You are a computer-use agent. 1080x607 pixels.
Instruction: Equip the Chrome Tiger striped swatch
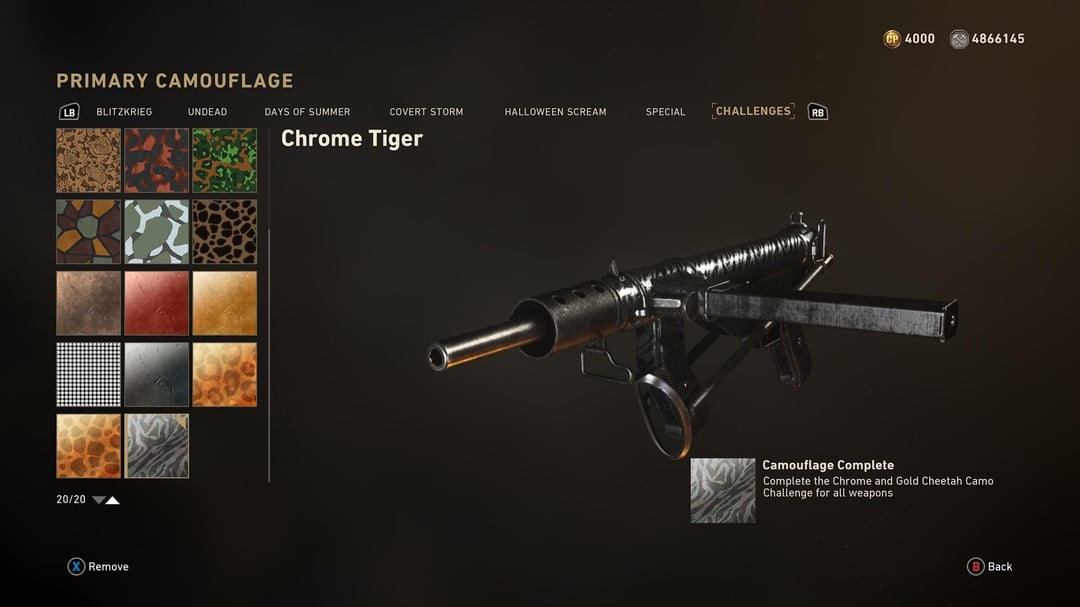point(156,446)
